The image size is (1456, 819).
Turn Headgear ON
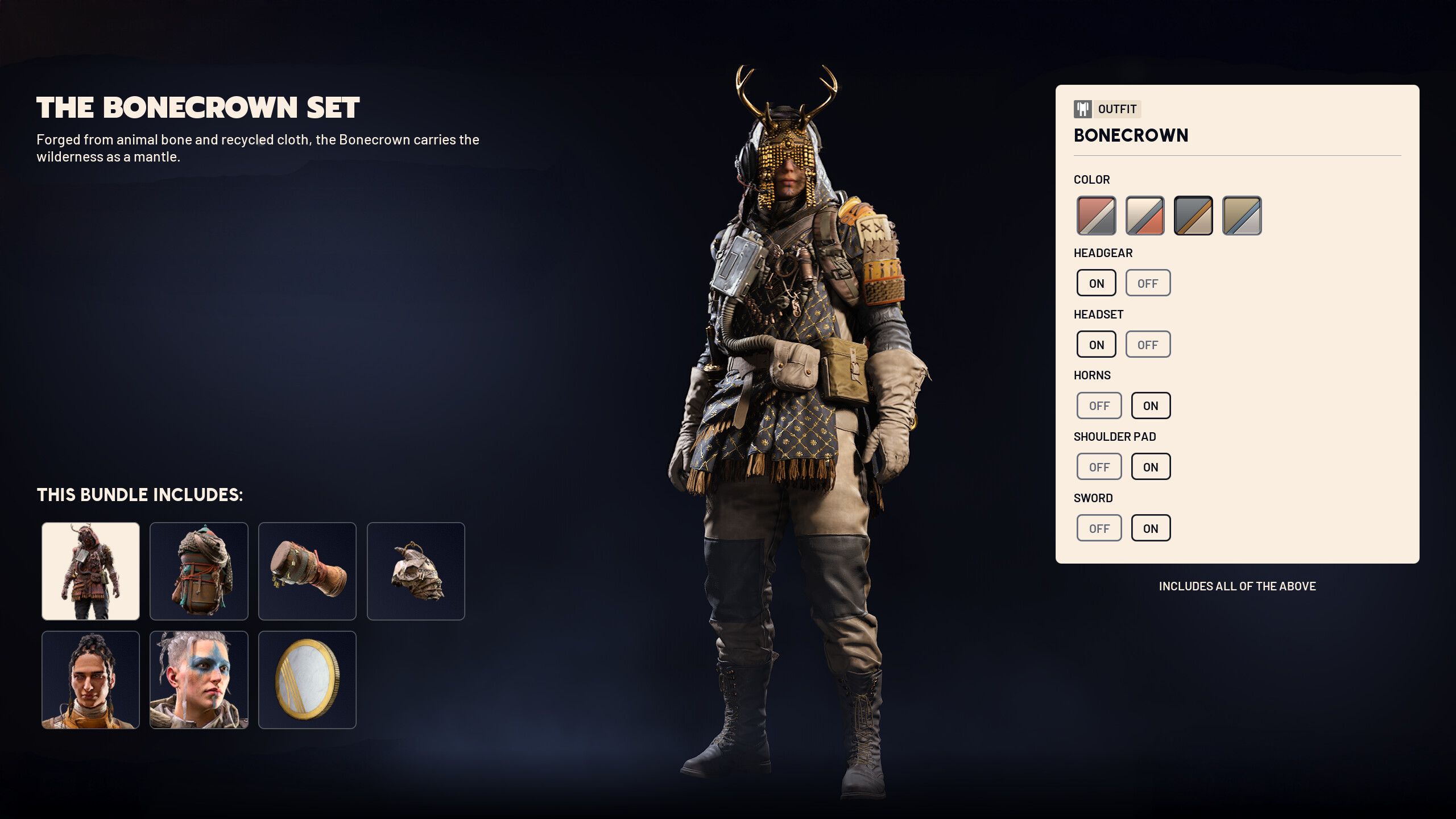[1096, 283]
